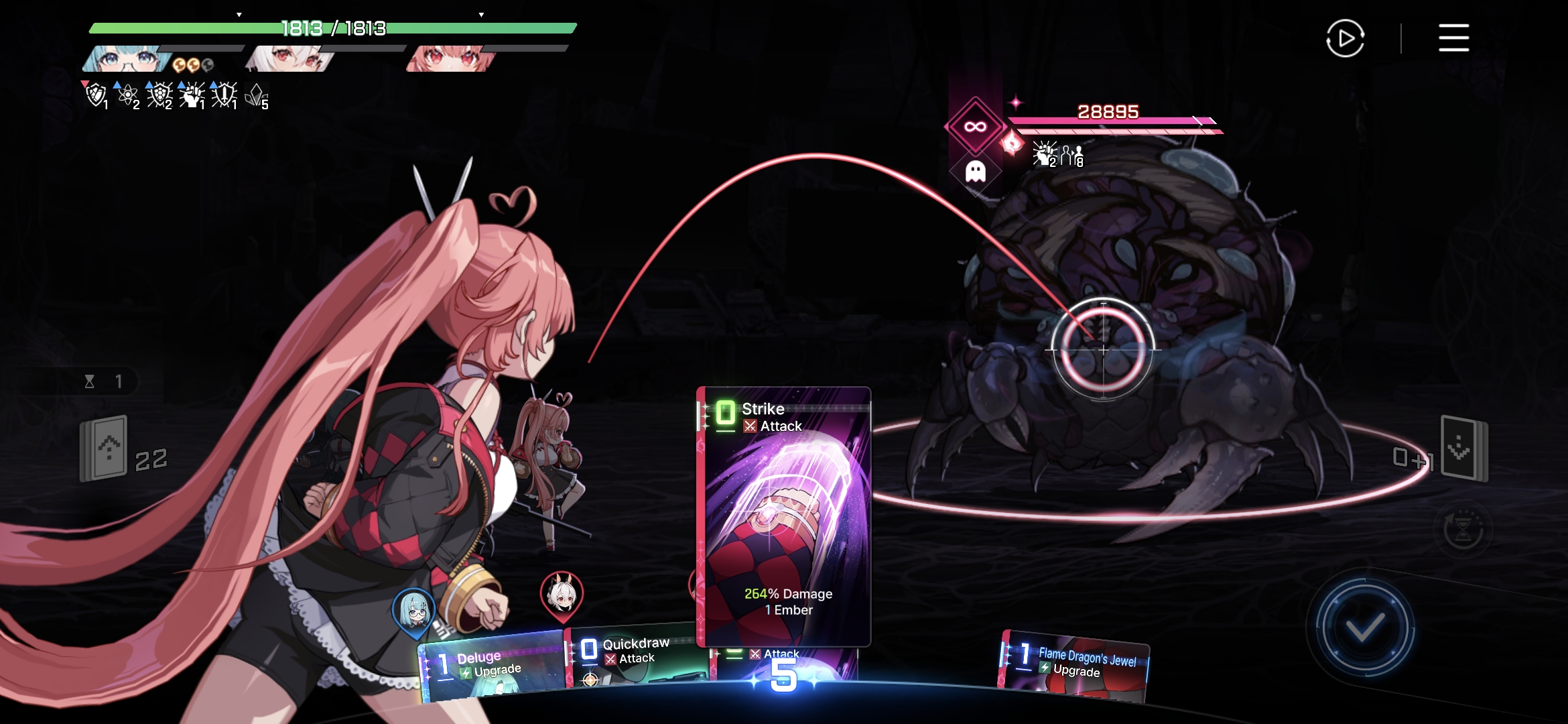Inspect the enemy infinity action counter
The width and height of the screenshot is (1568, 724).
click(975, 127)
